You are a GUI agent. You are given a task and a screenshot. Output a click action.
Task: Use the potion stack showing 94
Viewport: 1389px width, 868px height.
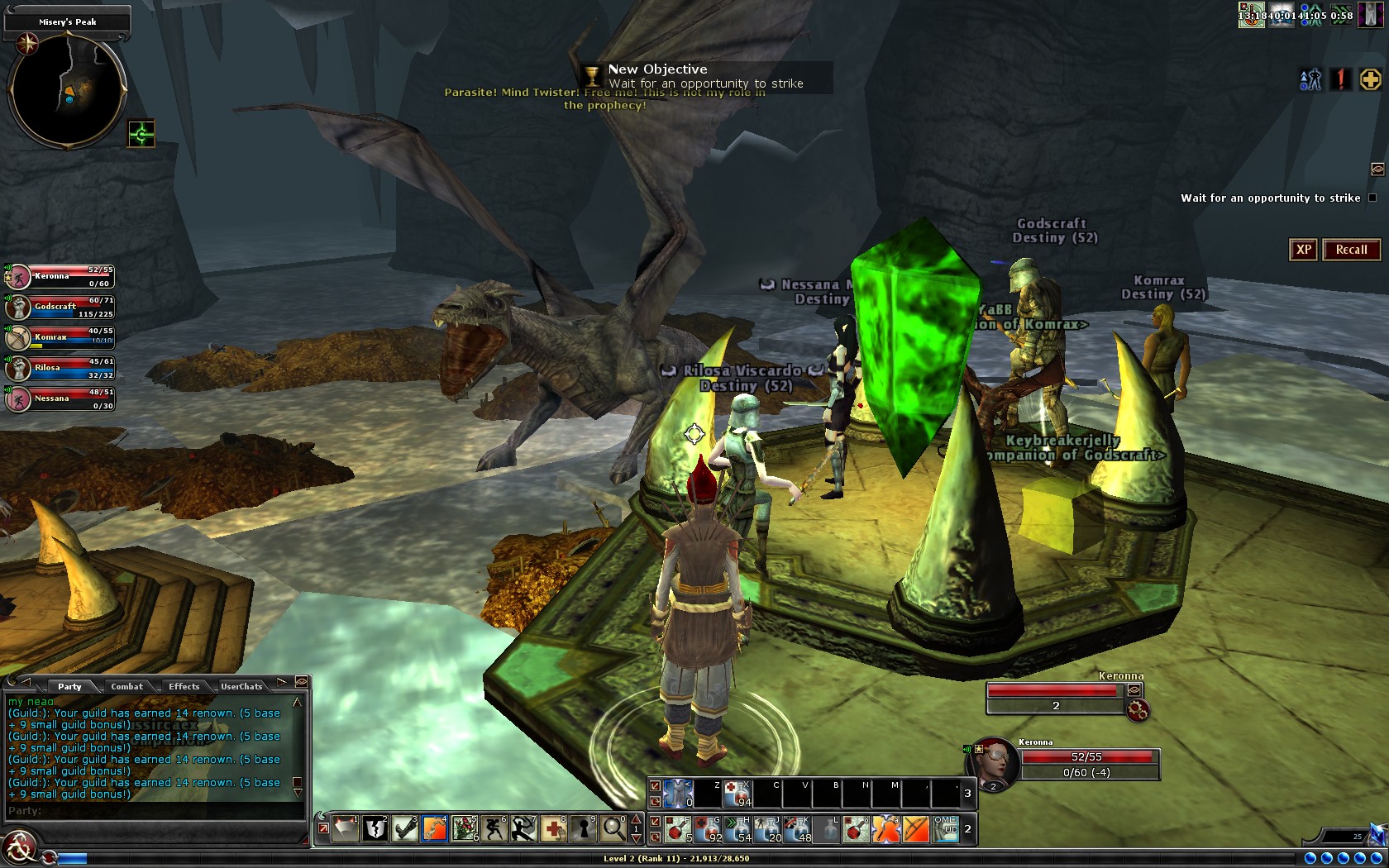click(737, 794)
